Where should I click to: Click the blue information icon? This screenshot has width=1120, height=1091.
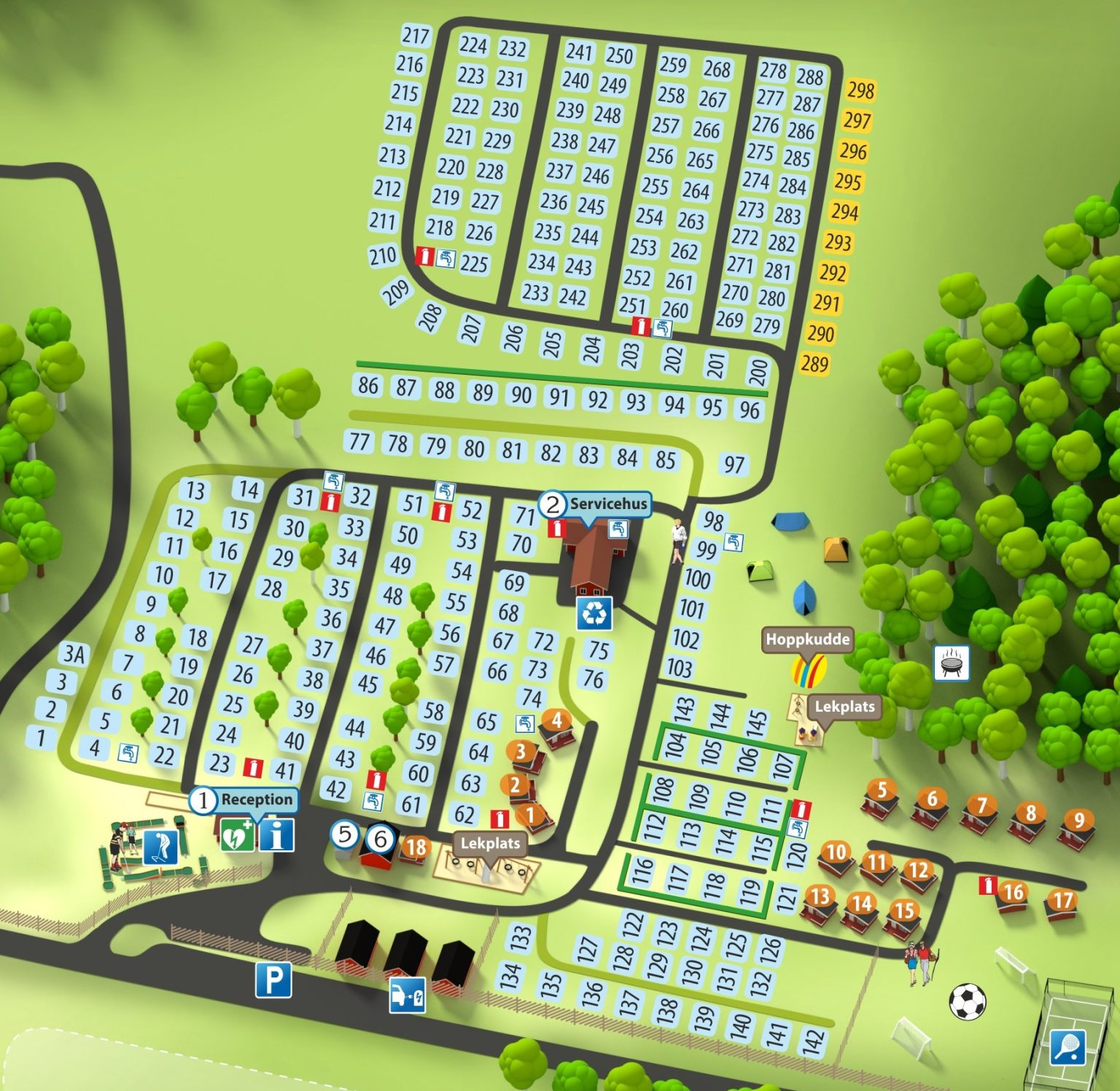(277, 835)
